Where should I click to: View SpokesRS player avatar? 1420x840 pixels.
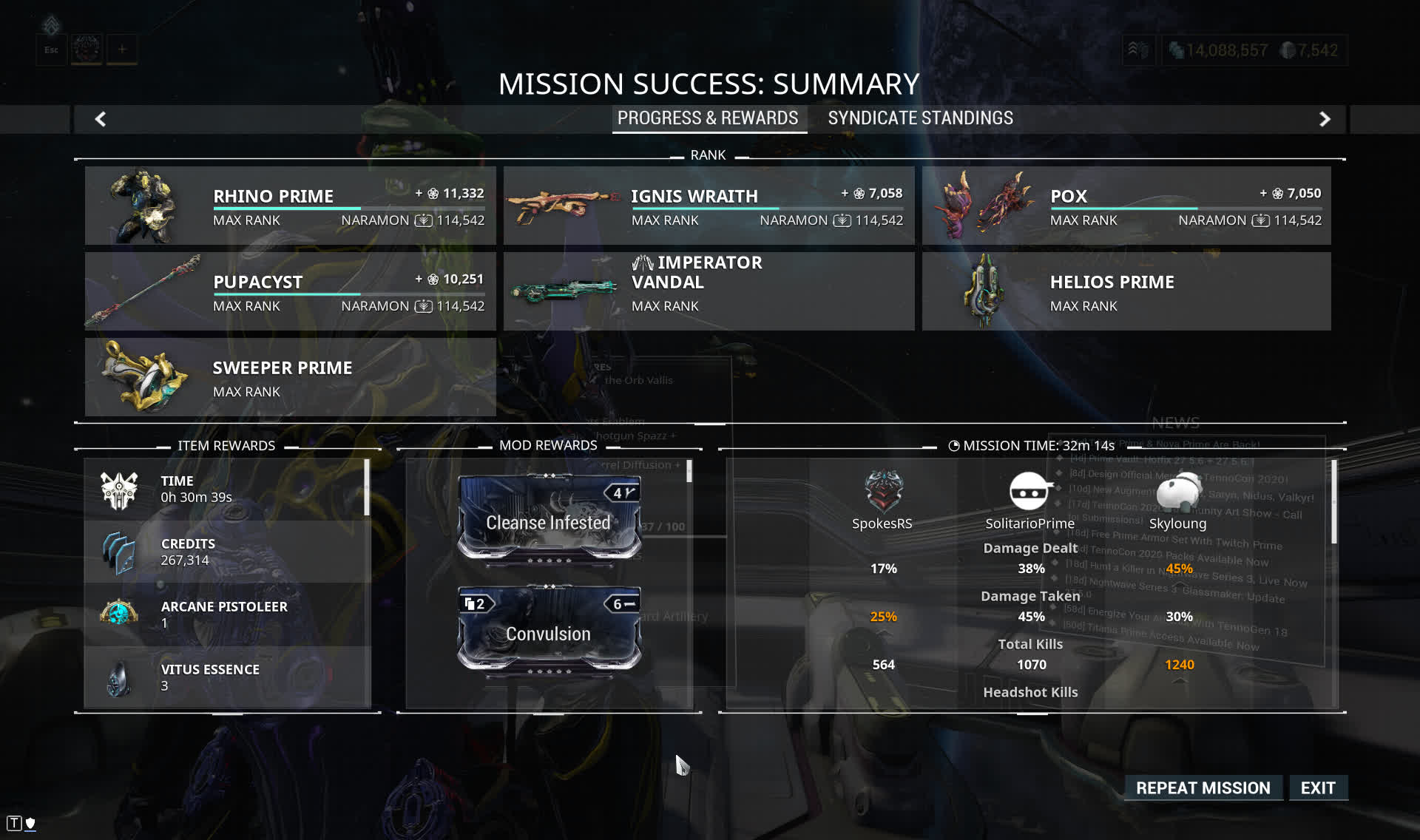tap(883, 491)
